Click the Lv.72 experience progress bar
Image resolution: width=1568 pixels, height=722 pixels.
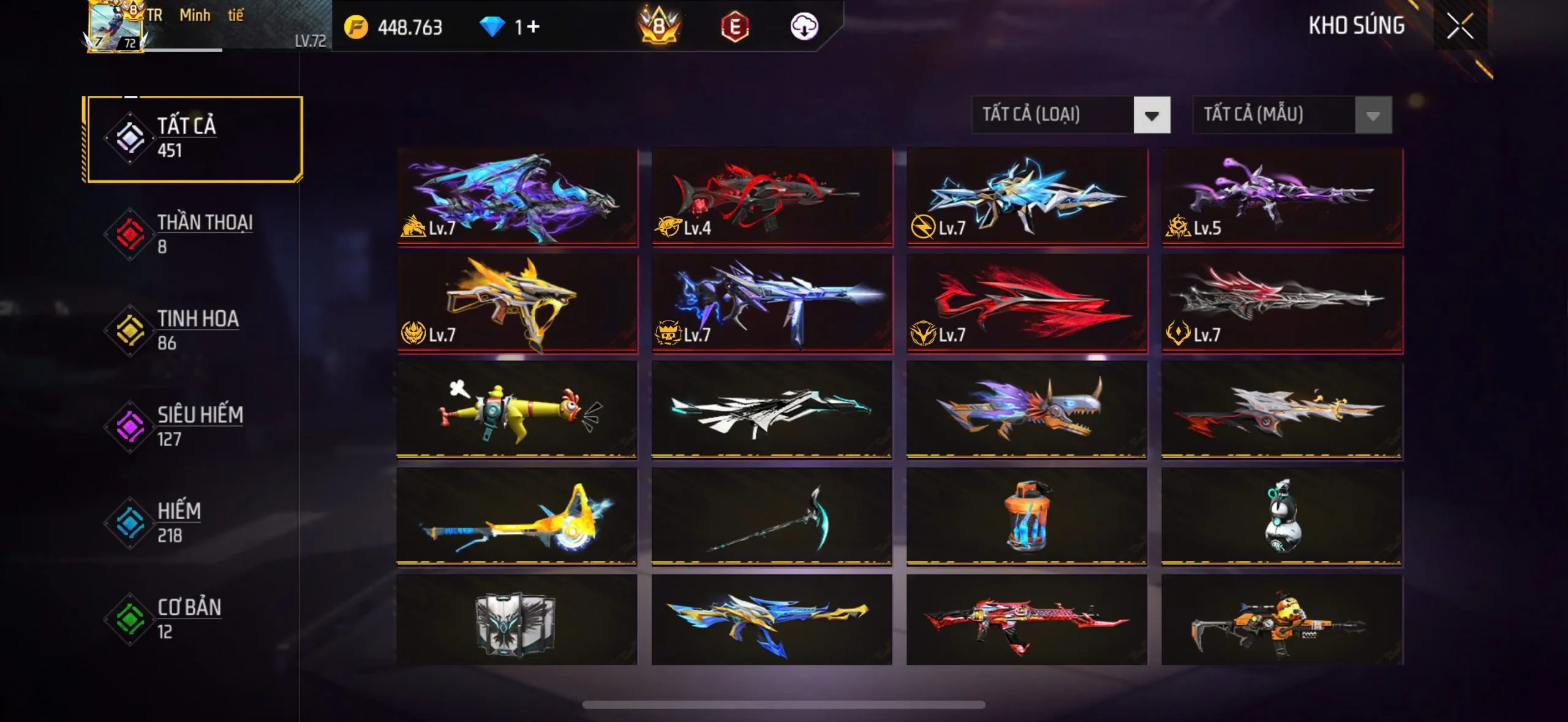[x=184, y=50]
